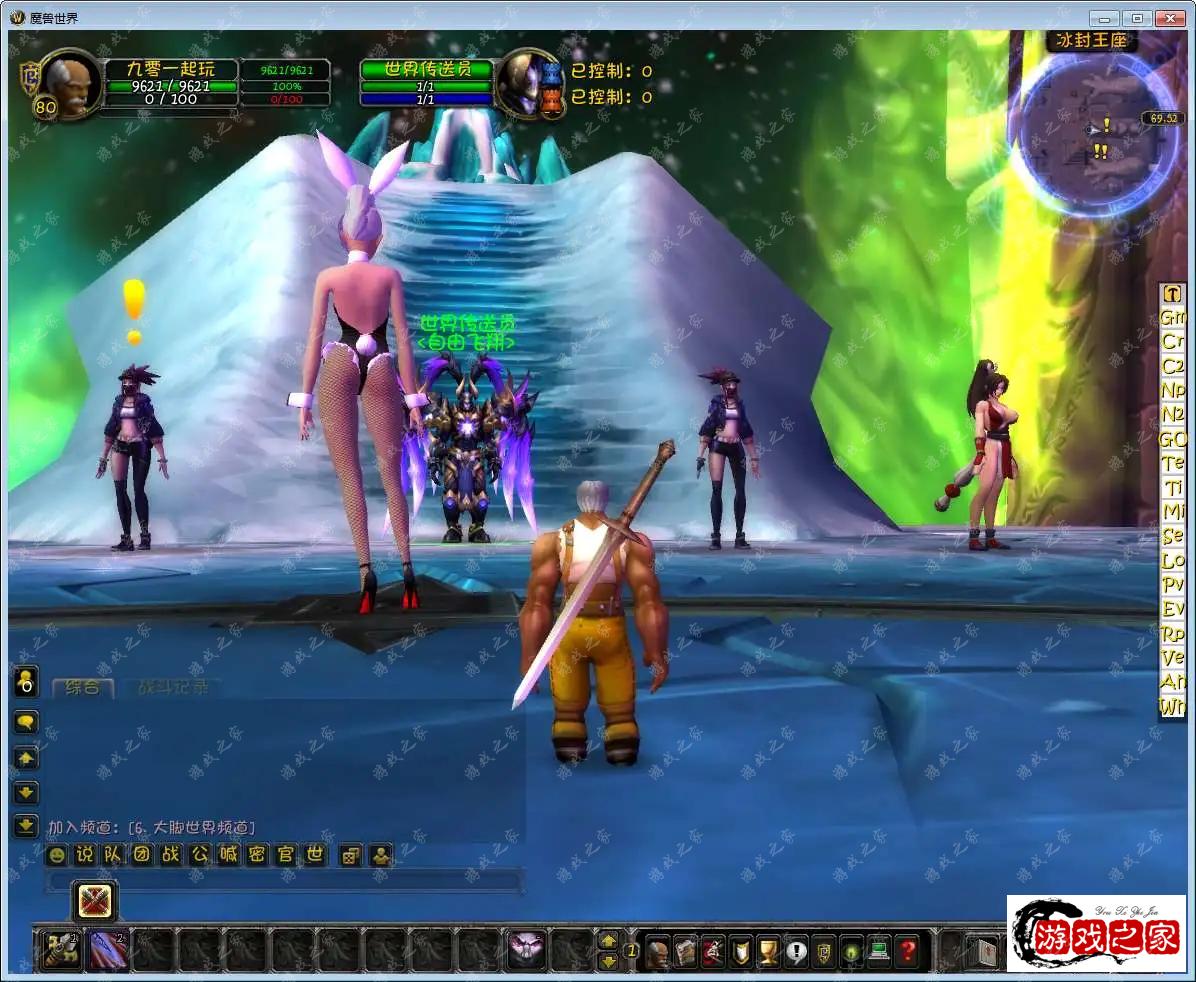Choose the 说 say channel button

(x=85, y=855)
